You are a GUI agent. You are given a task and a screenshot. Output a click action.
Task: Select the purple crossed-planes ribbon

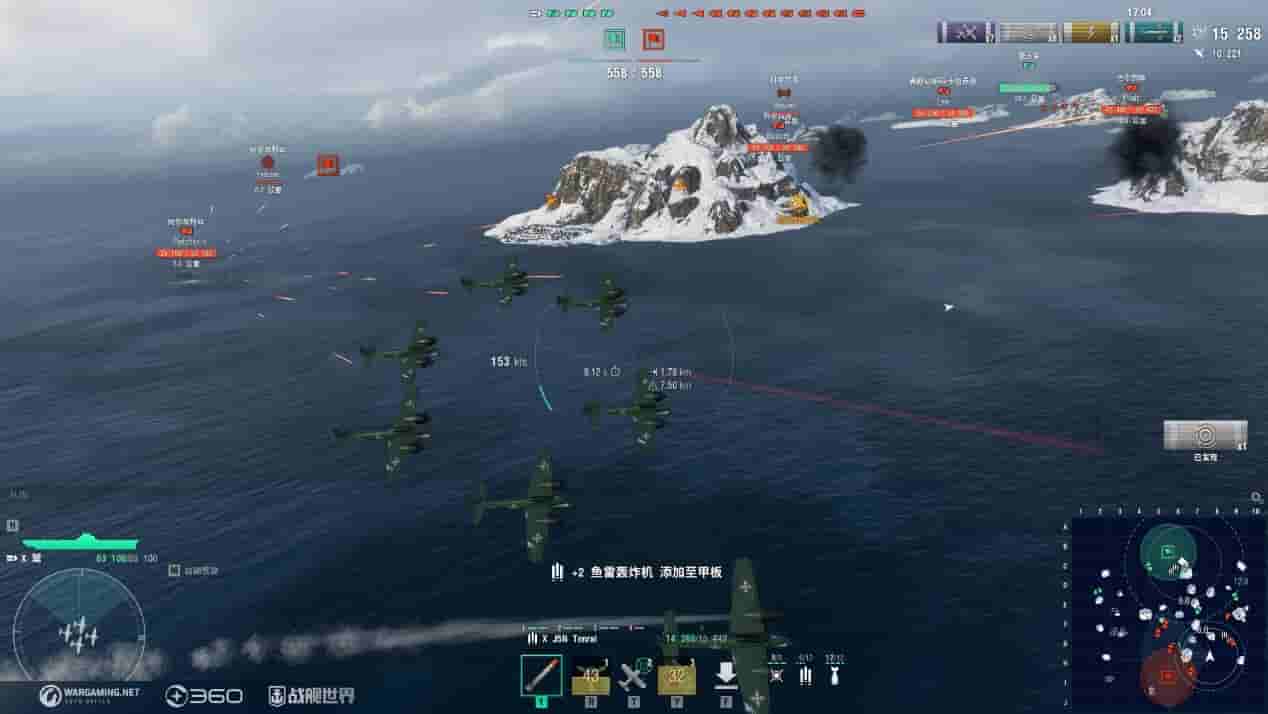point(966,32)
